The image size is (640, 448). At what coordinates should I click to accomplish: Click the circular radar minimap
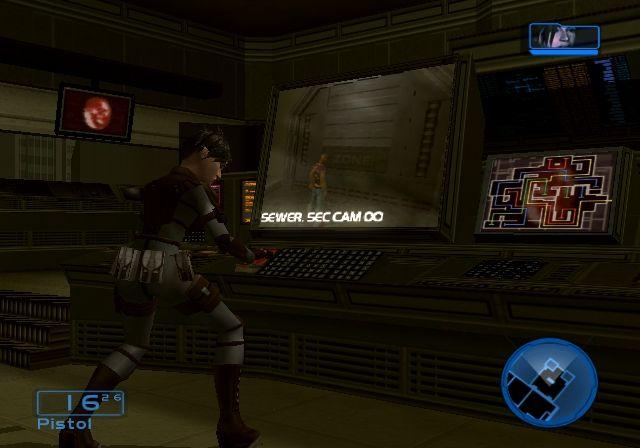tap(549, 383)
